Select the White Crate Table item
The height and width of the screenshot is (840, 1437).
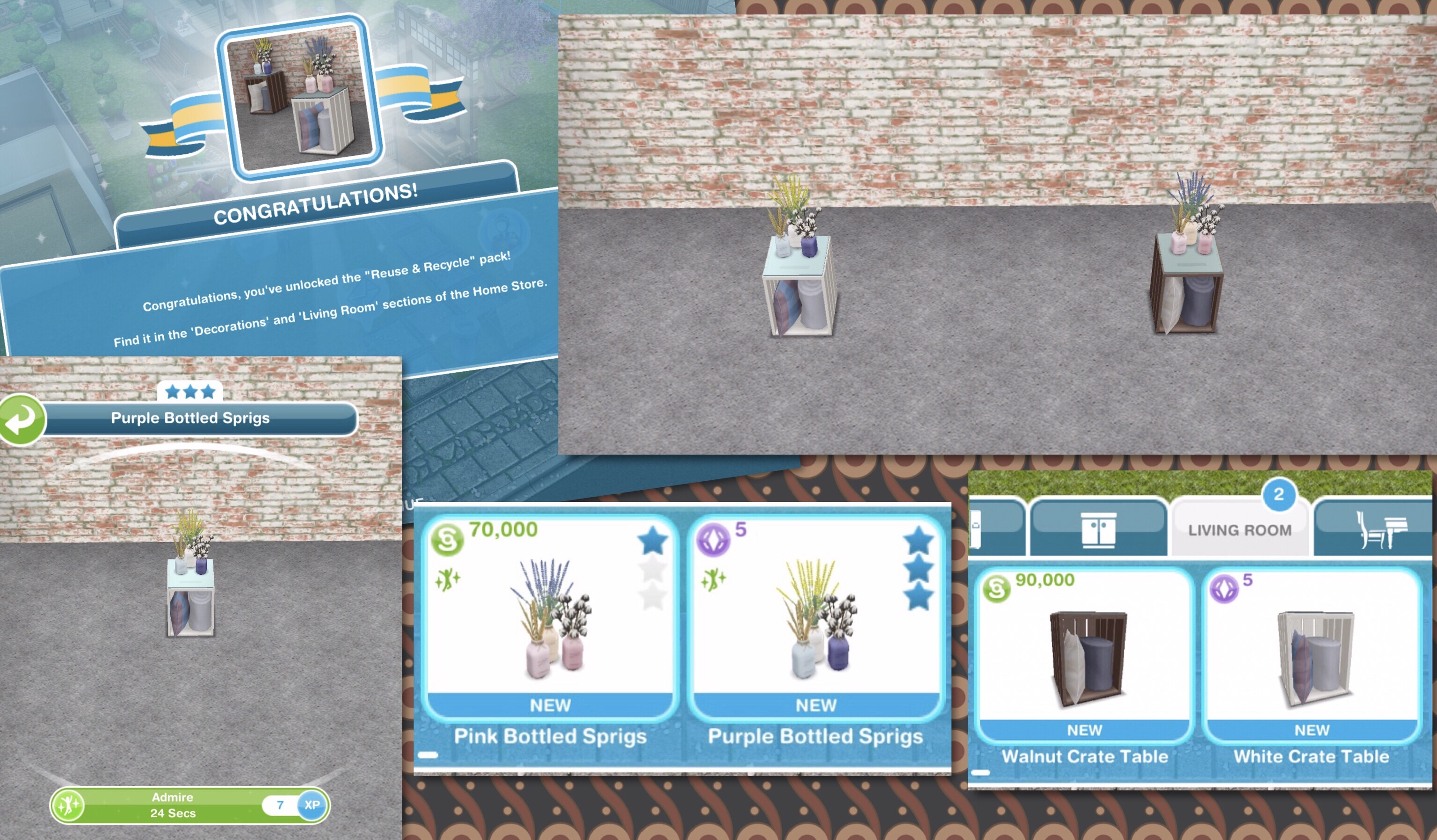[x=1312, y=656]
